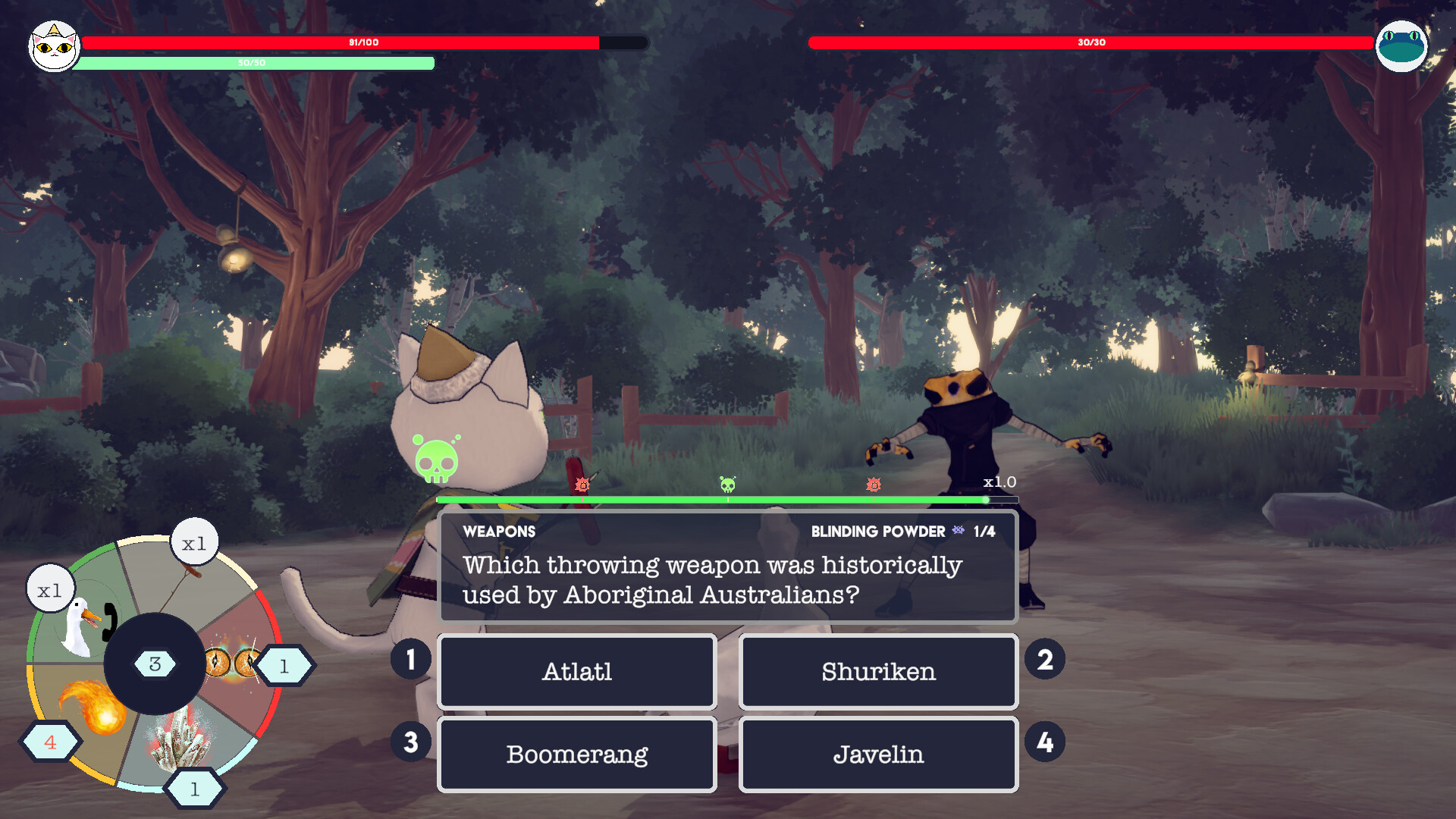Image resolution: width=1456 pixels, height=819 pixels.
Task: Click the skull marker on the timer bar
Action: tap(726, 485)
